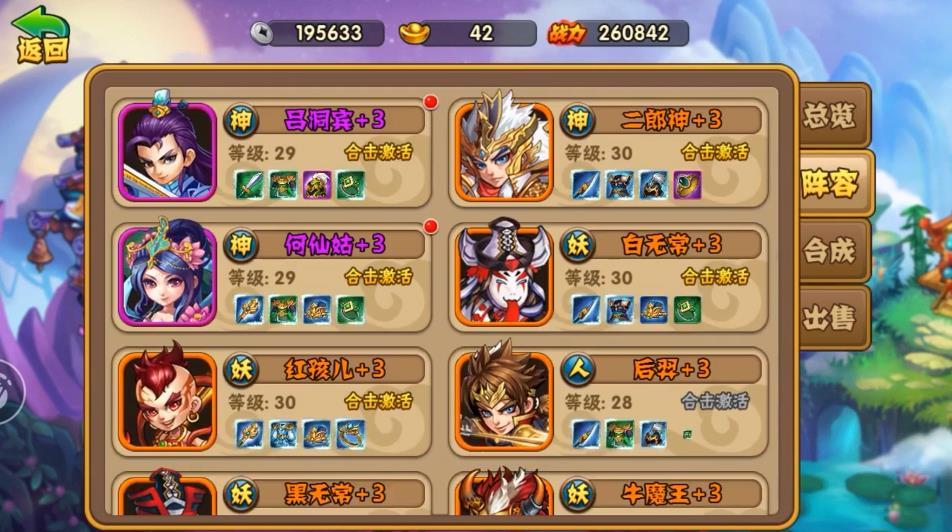Image resolution: width=952 pixels, height=532 pixels.
Task: Click 白无常's green armor equipment icon
Action: coord(687,309)
